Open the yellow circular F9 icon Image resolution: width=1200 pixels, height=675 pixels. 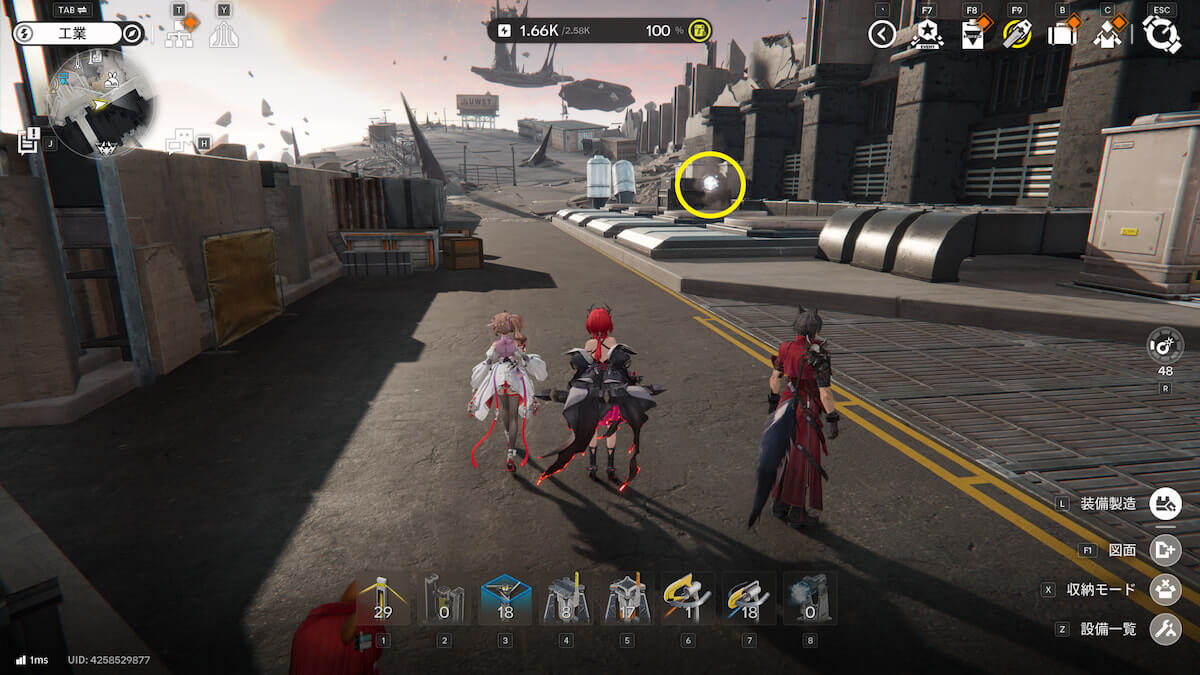point(1017,35)
